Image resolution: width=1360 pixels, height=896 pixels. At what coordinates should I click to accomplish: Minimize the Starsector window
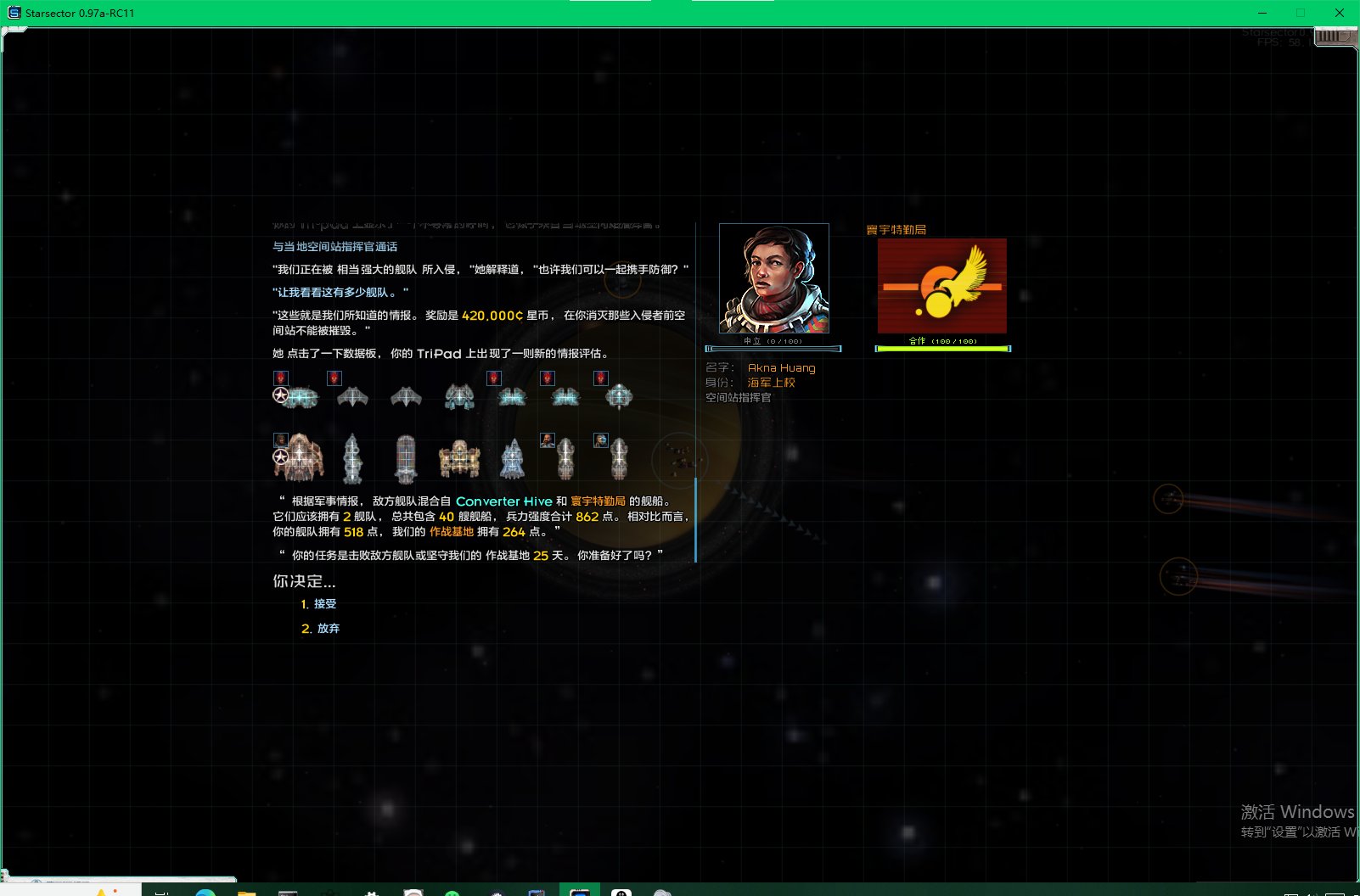click(x=1262, y=13)
